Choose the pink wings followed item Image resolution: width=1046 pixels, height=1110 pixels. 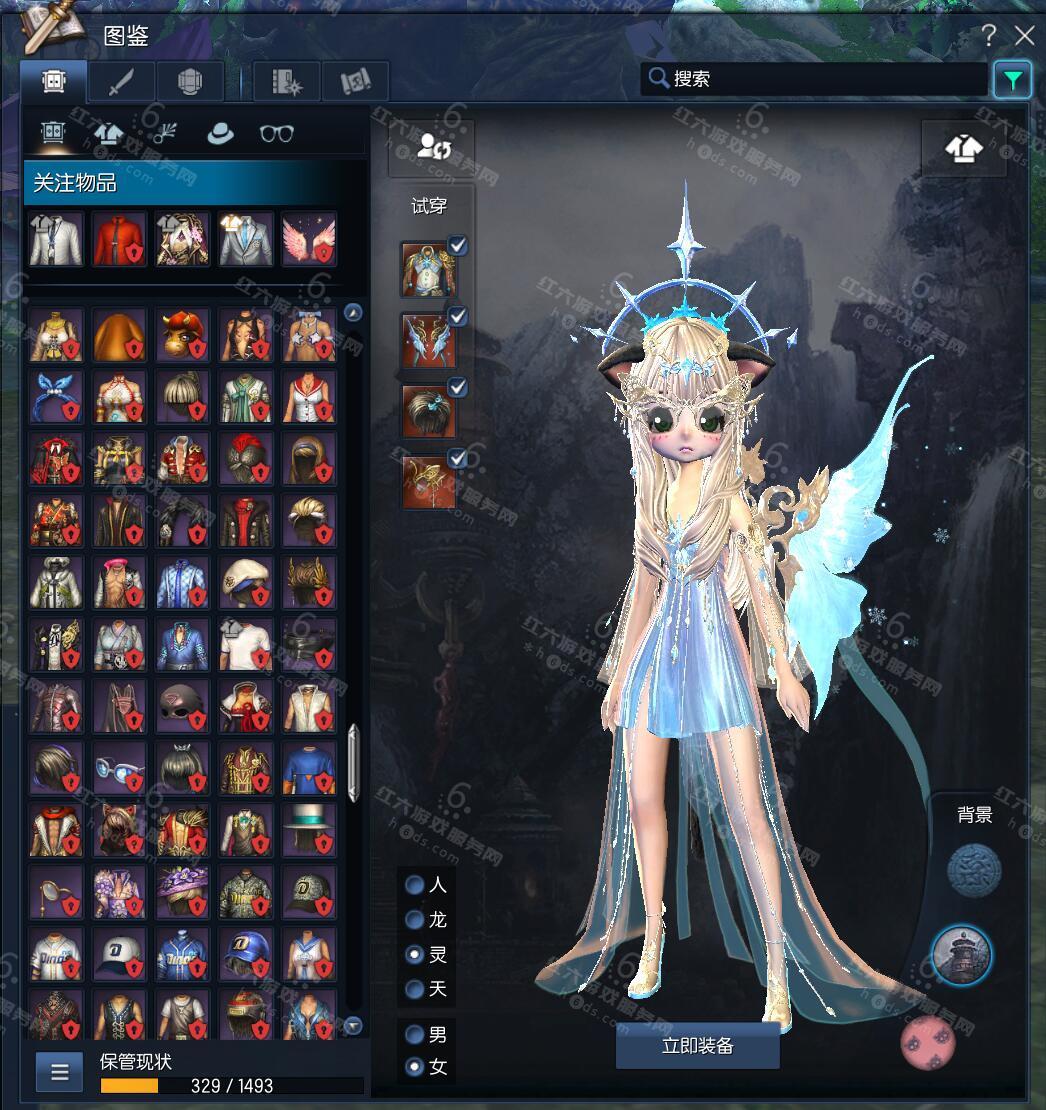[x=309, y=239]
